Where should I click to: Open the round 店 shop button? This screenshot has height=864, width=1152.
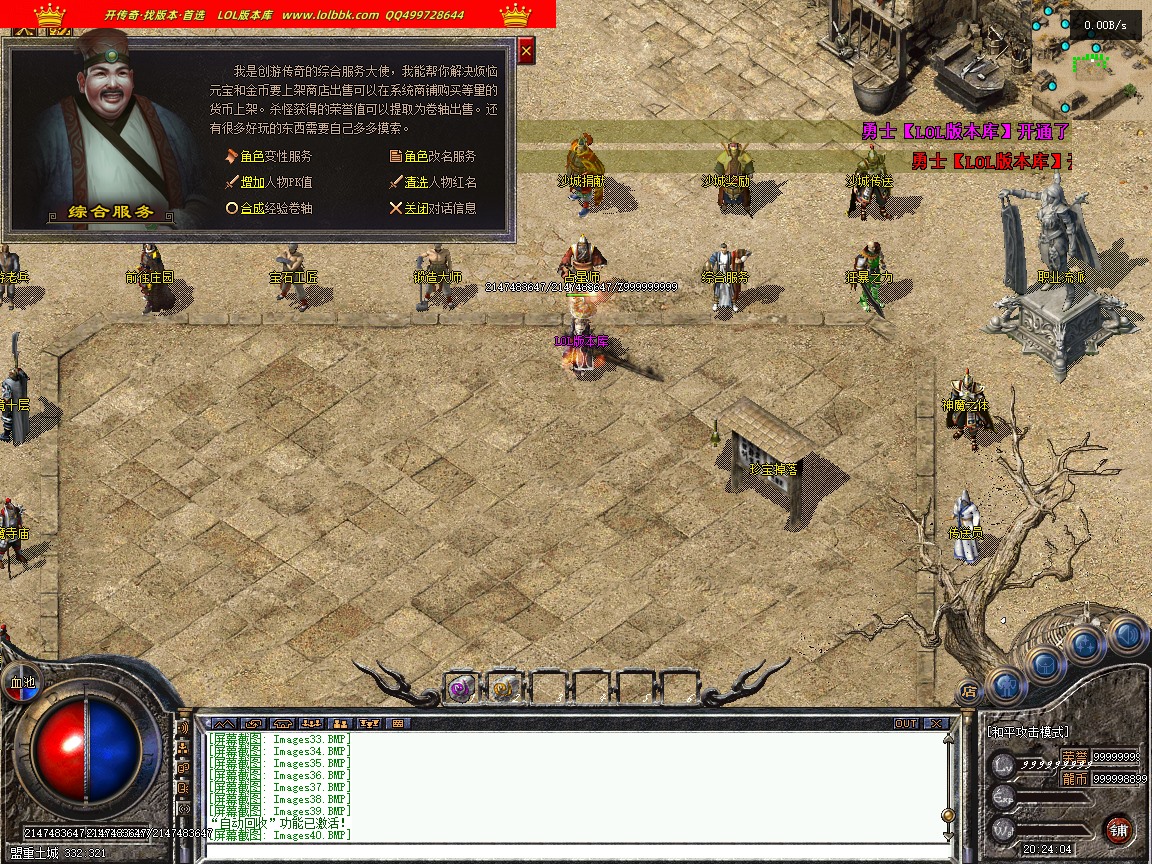coord(968,690)
